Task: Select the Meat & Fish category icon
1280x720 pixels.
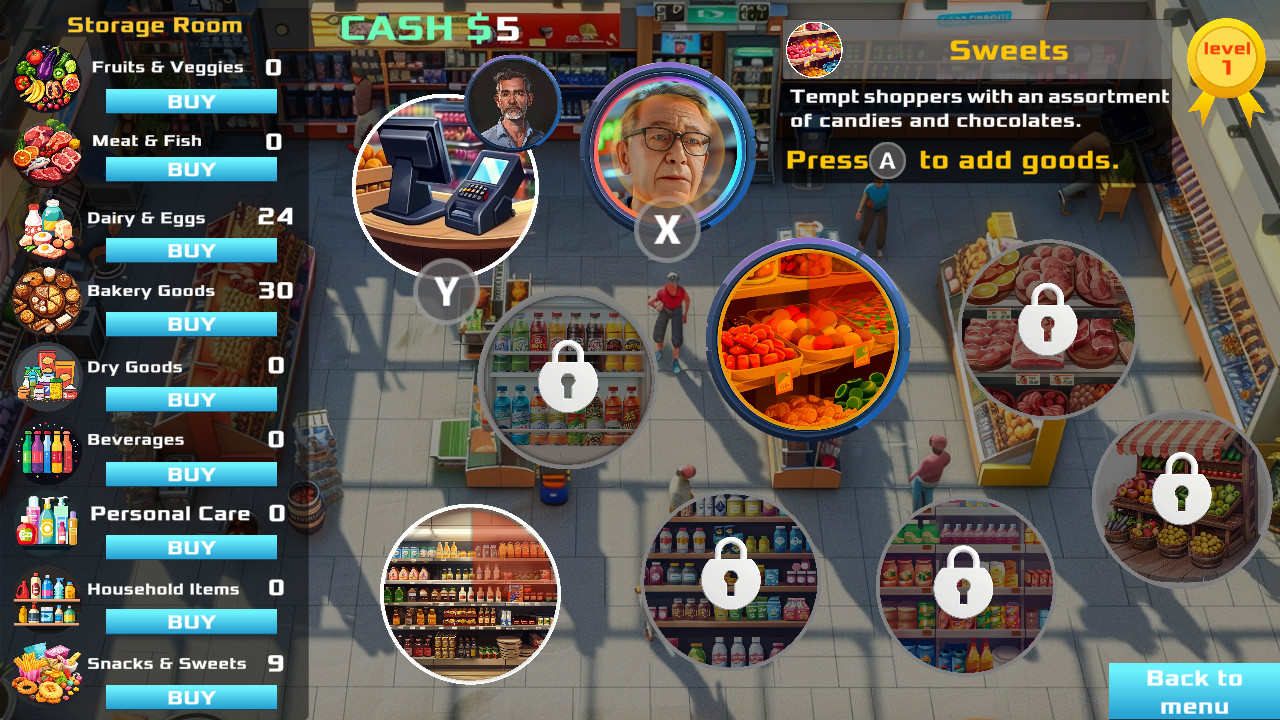Action: [x=46, y=150]
